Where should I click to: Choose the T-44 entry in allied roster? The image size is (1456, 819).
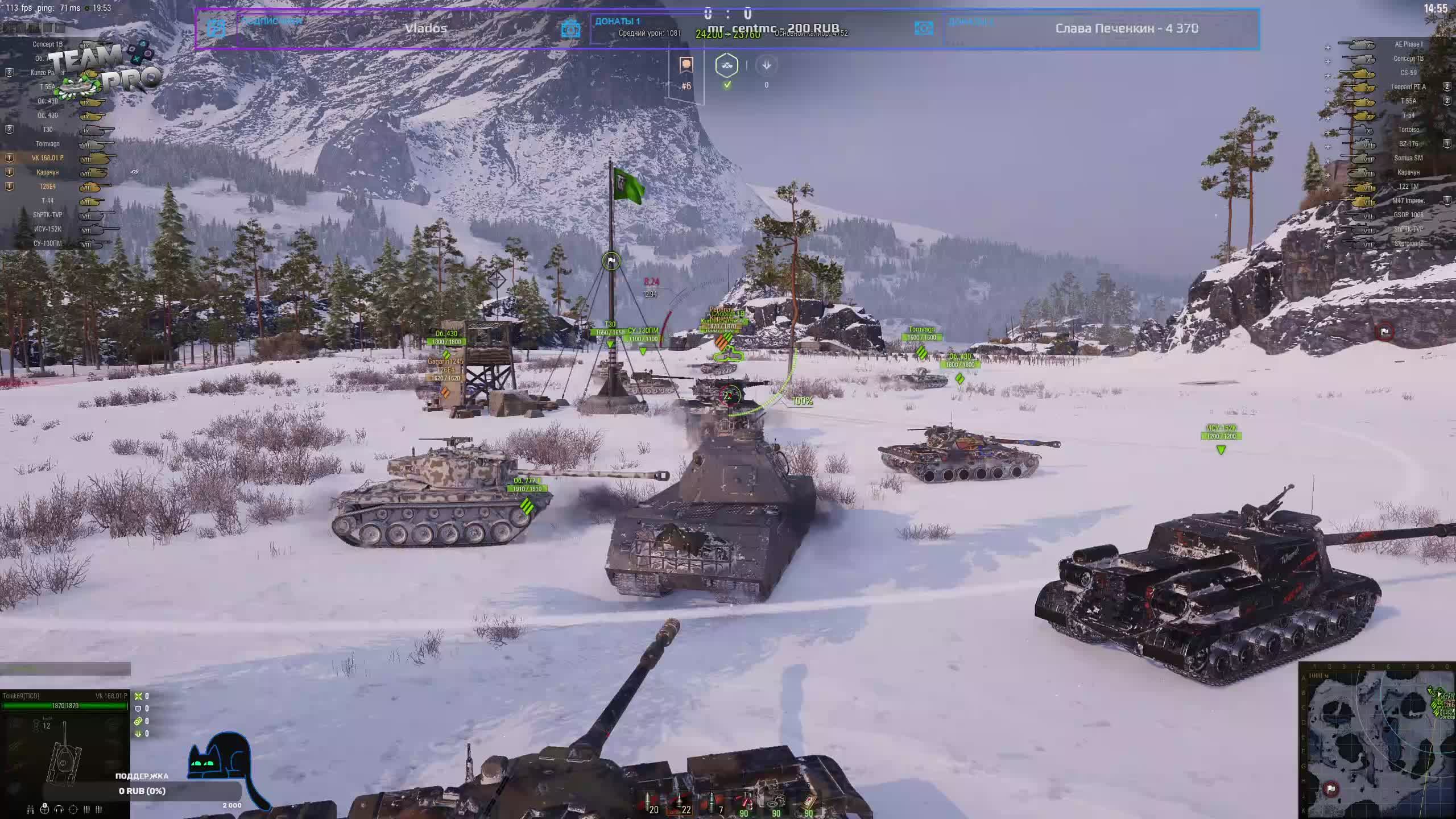(48, 201)
